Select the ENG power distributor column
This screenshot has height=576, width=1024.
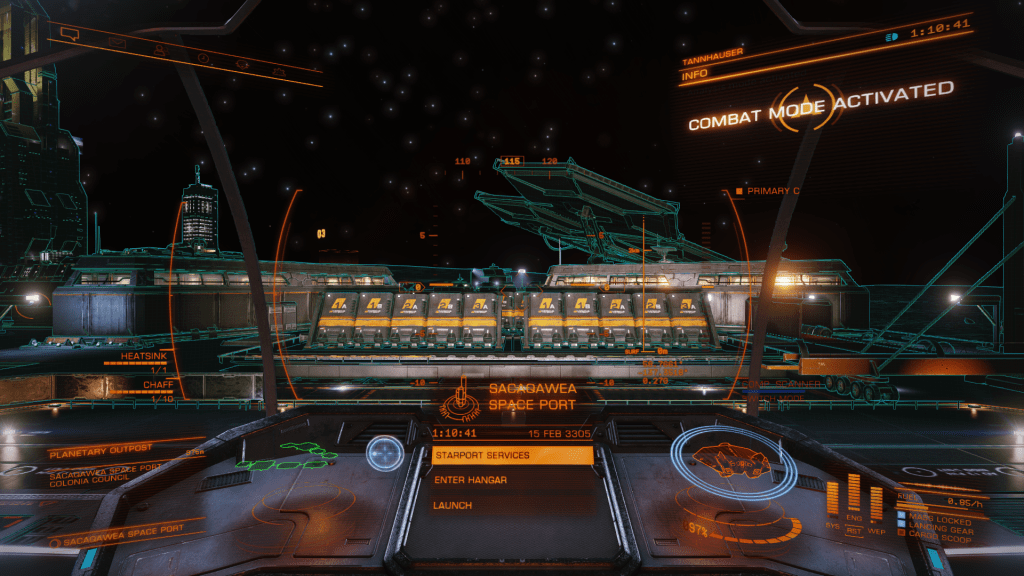point(853,492)
